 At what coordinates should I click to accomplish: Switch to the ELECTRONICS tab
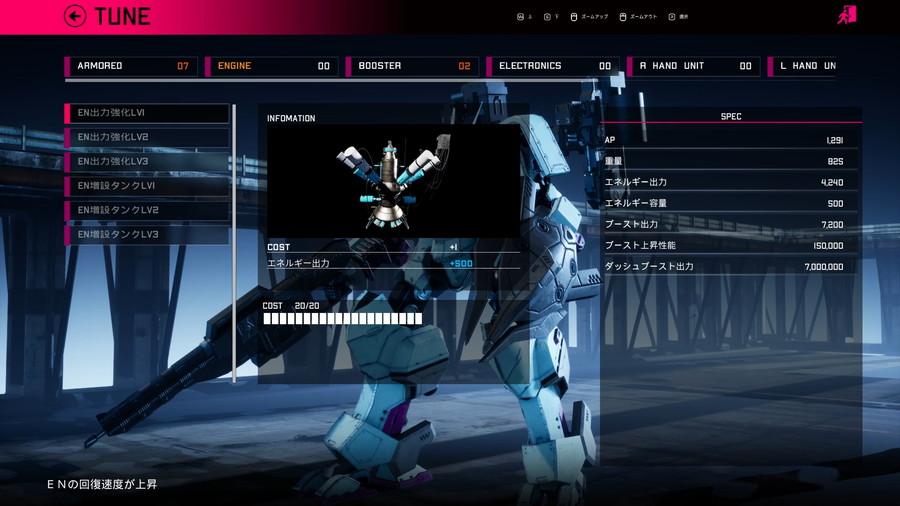pos(553,66)
